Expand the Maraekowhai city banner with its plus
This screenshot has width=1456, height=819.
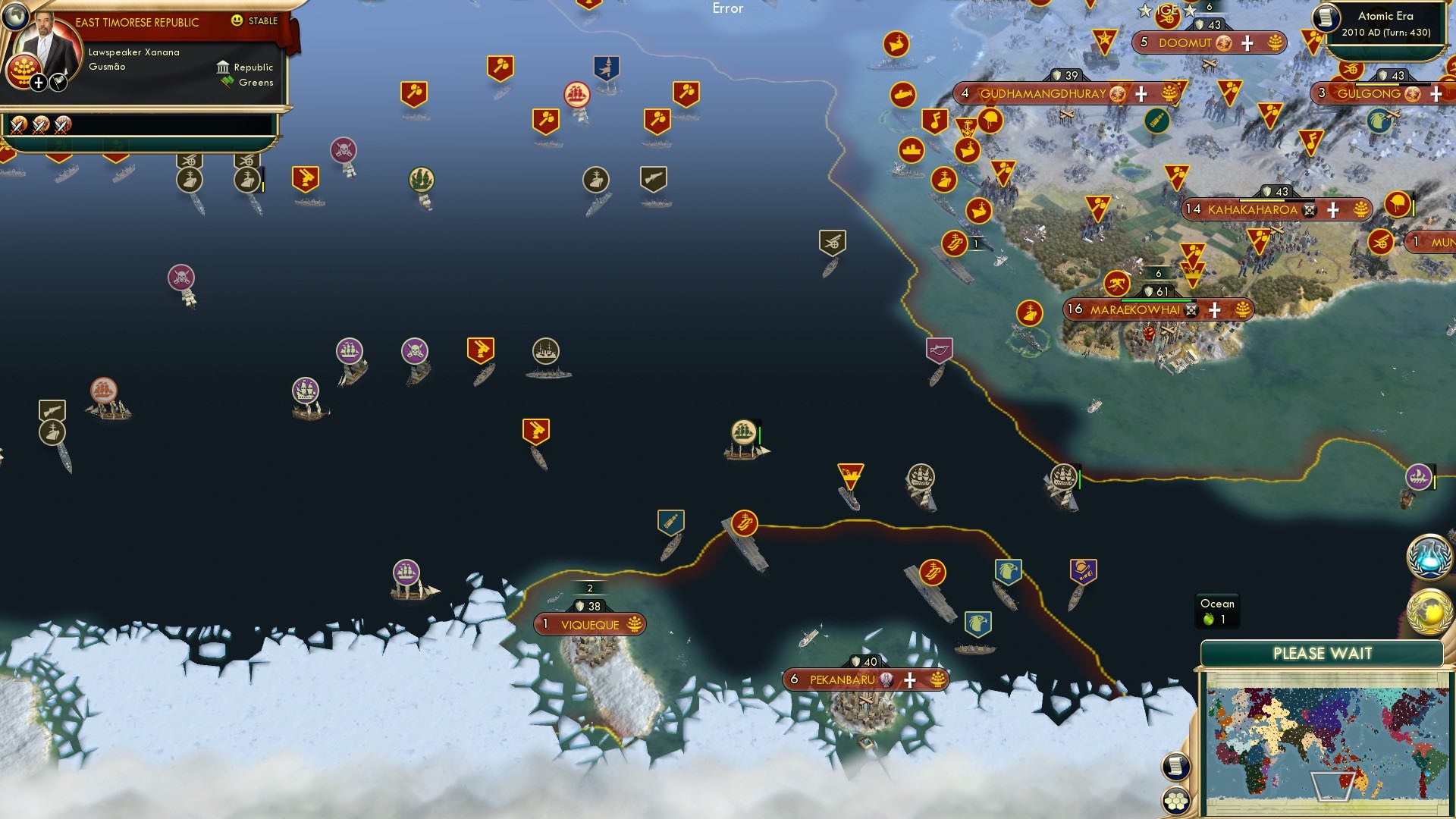1216,309
